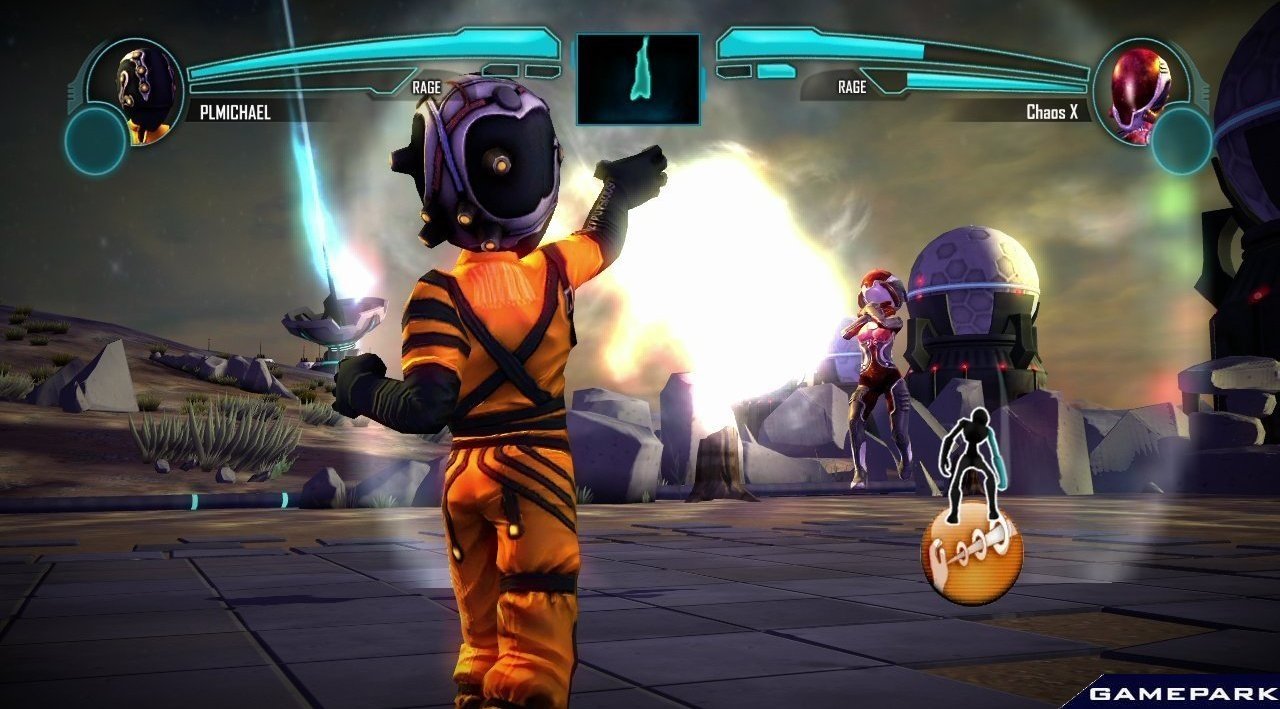
Task: Click the GAMEPARK watermark logo
Action: 1182,693
